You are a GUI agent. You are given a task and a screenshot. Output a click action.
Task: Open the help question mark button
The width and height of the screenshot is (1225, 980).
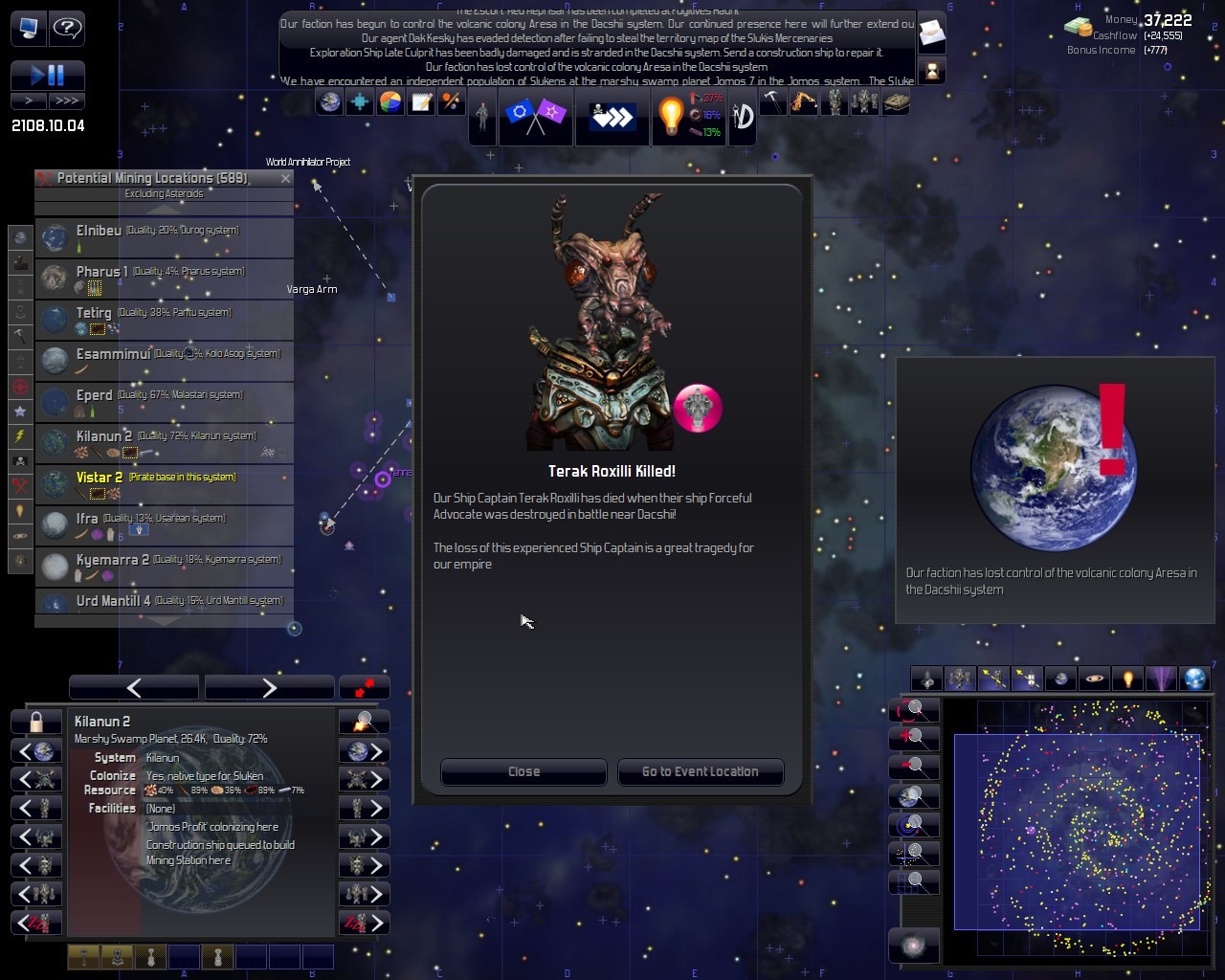pyautogui.click(x=67, y=28)
